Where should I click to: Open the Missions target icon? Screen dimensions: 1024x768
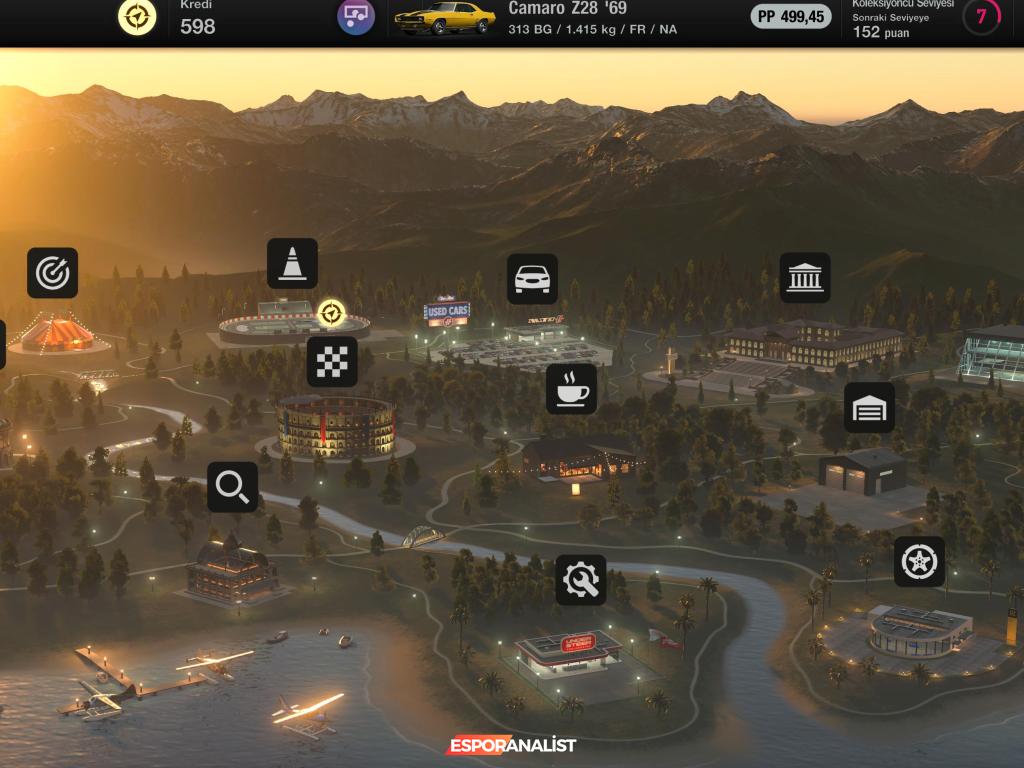pyautogui.click(x=52, y=273)
